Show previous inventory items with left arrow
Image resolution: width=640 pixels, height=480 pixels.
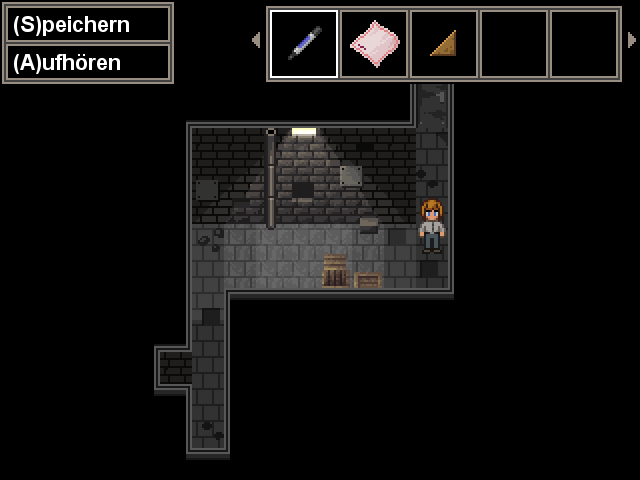pos(256,40)
